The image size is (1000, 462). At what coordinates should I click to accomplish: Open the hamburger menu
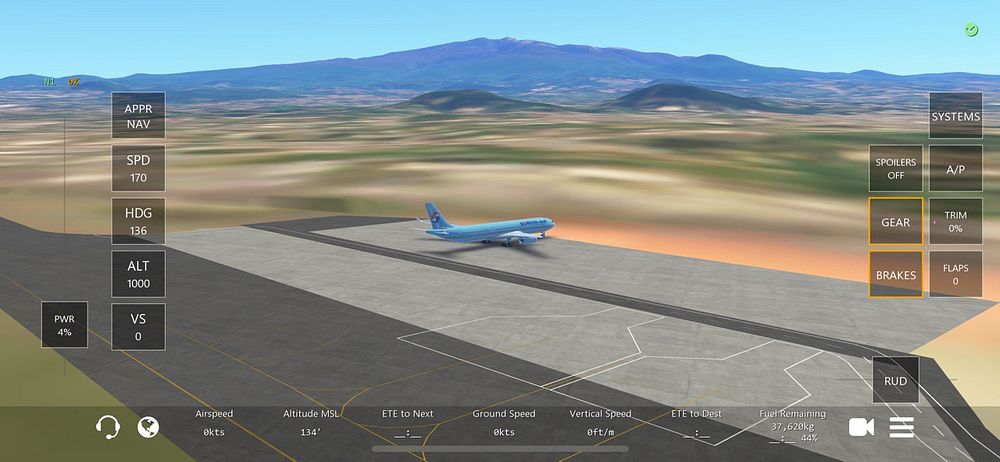(902, 427)
